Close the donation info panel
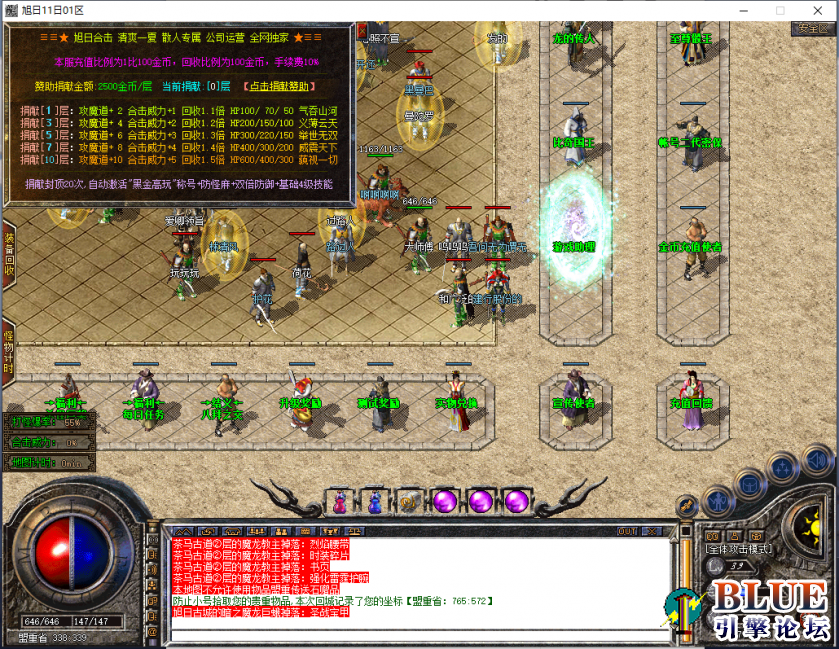Viewport: 839px width, 649px height. point(362,32)
